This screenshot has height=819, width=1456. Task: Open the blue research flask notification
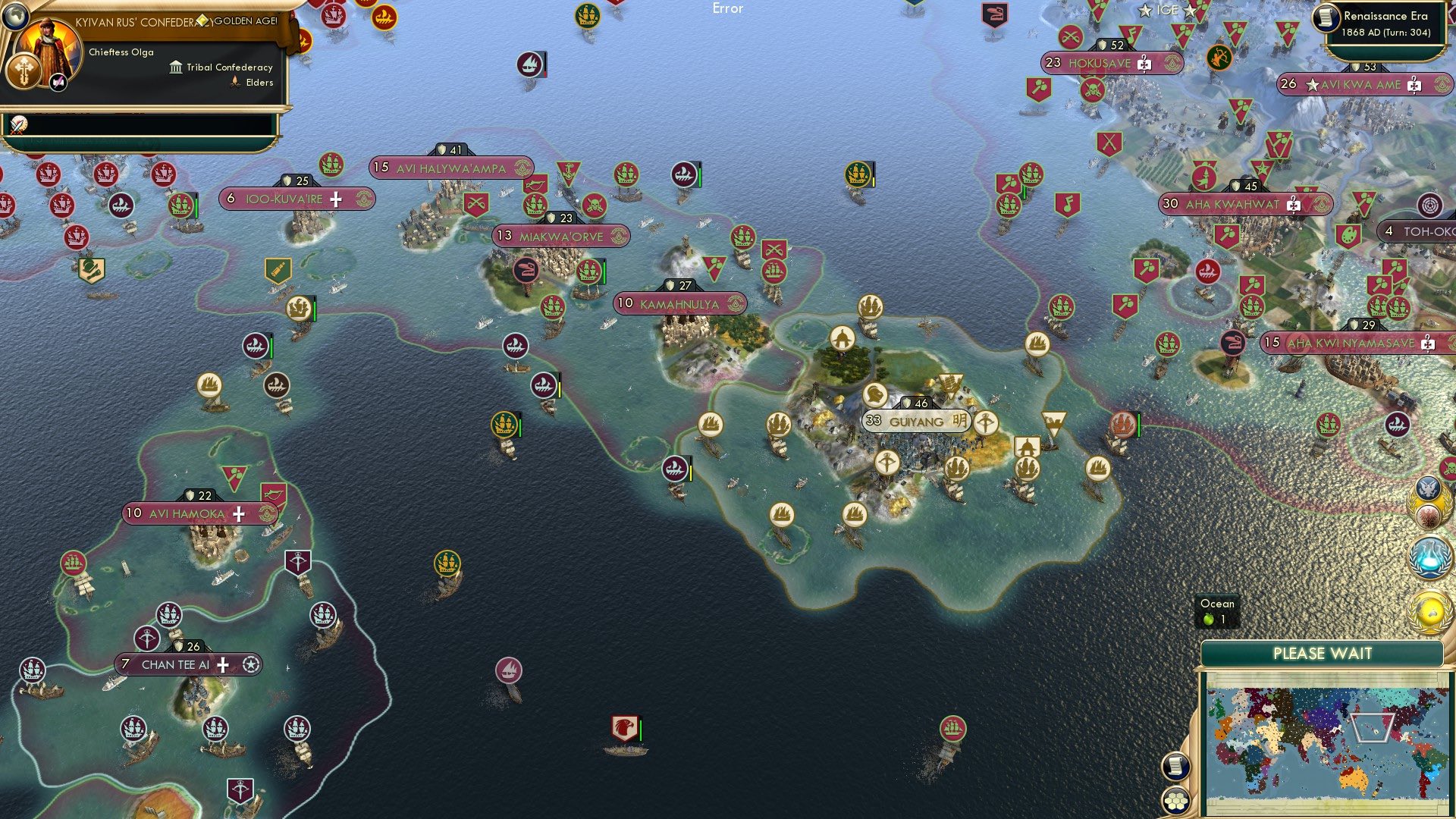click(1430, 557)
